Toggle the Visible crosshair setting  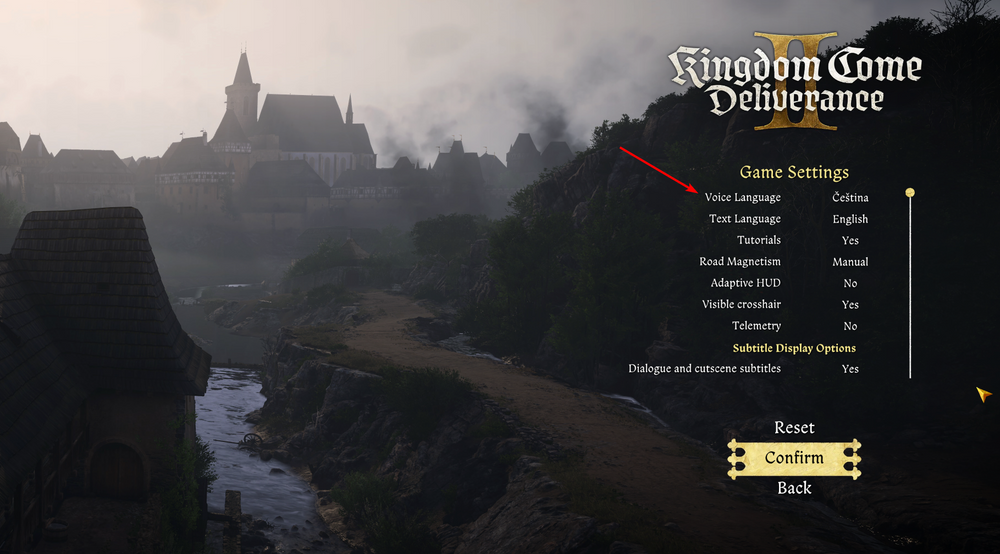coord(850,305)
